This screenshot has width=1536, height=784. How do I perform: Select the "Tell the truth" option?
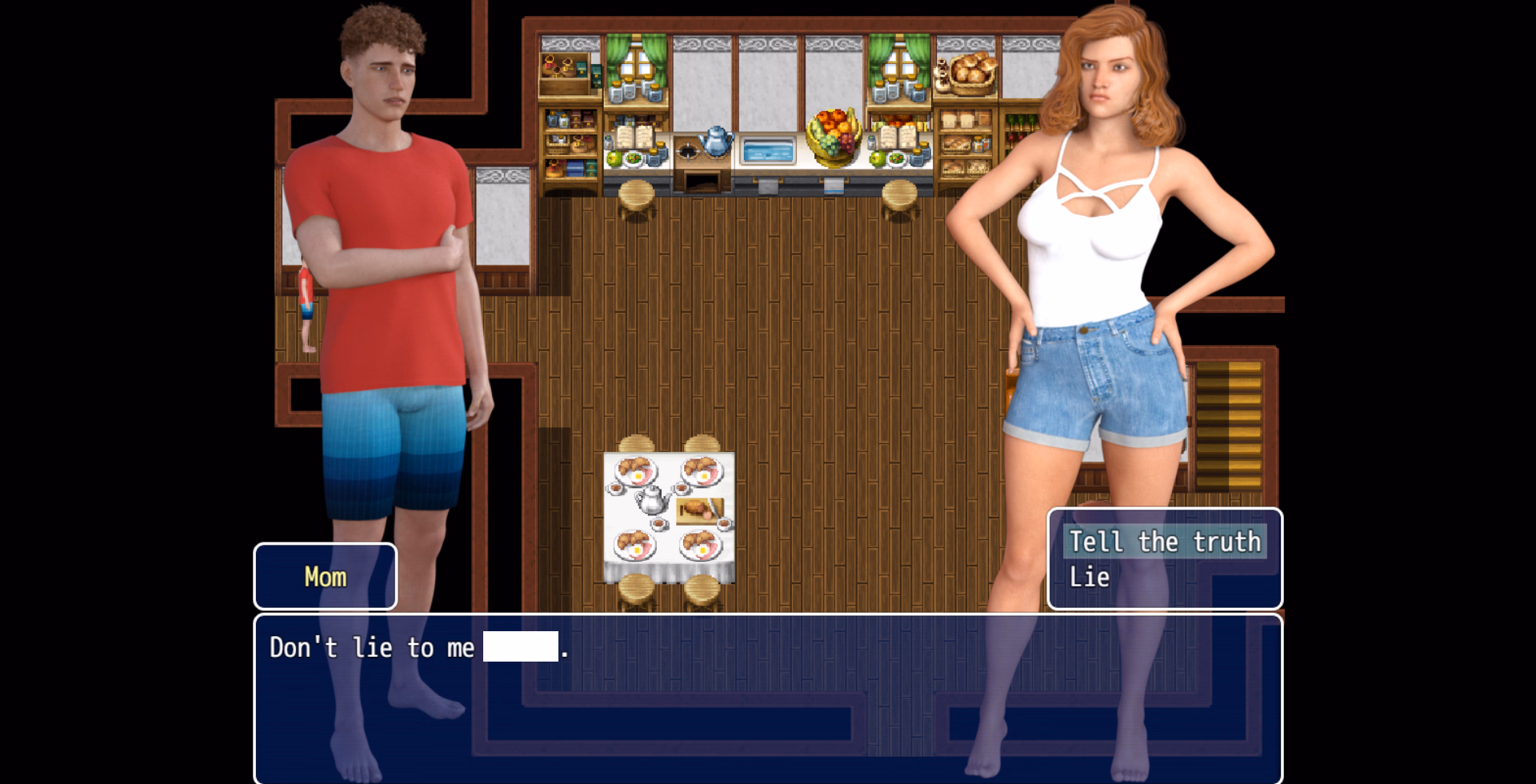coord(1165,542)
